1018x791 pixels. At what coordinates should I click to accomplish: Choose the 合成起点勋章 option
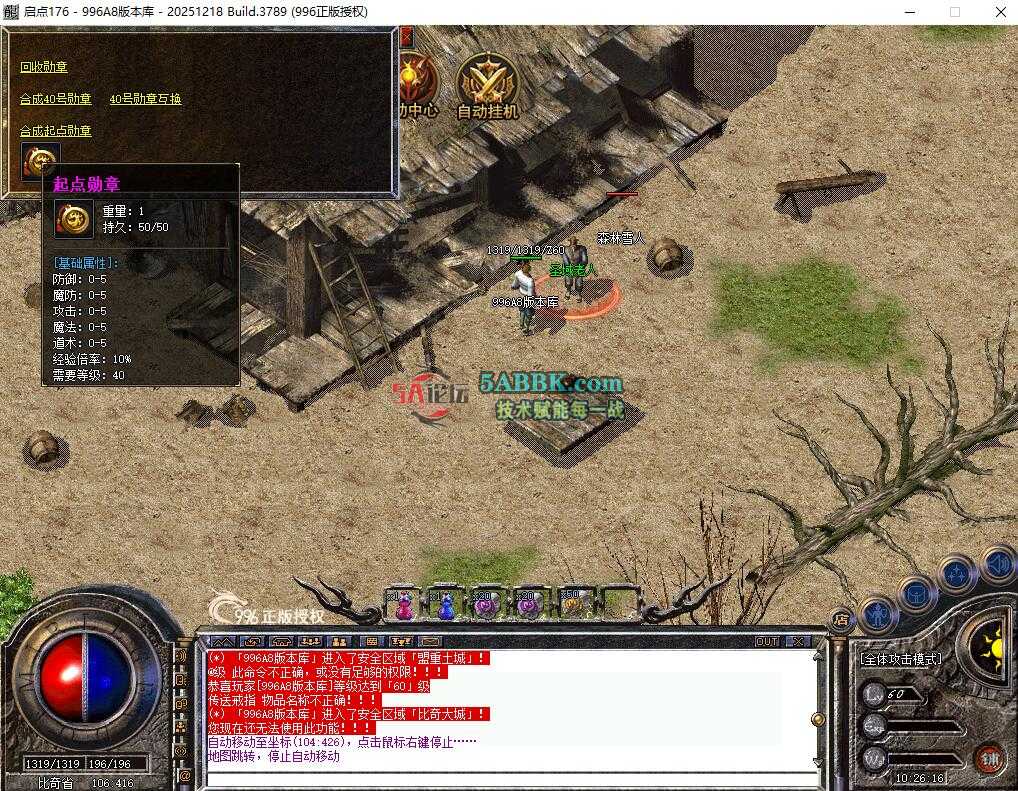point(56,131)
